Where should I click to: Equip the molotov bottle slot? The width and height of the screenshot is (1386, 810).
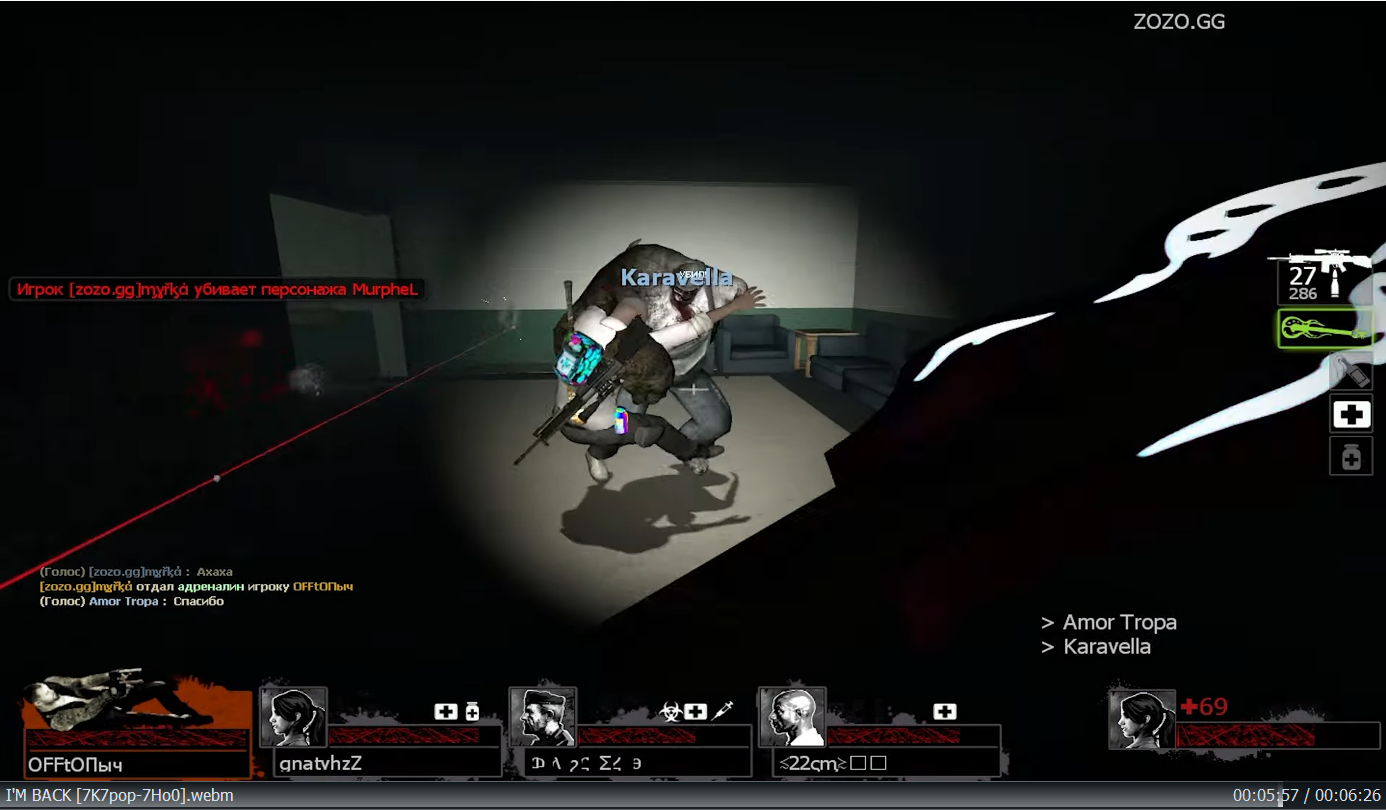pyautogui.click(x=1350, y=372)
